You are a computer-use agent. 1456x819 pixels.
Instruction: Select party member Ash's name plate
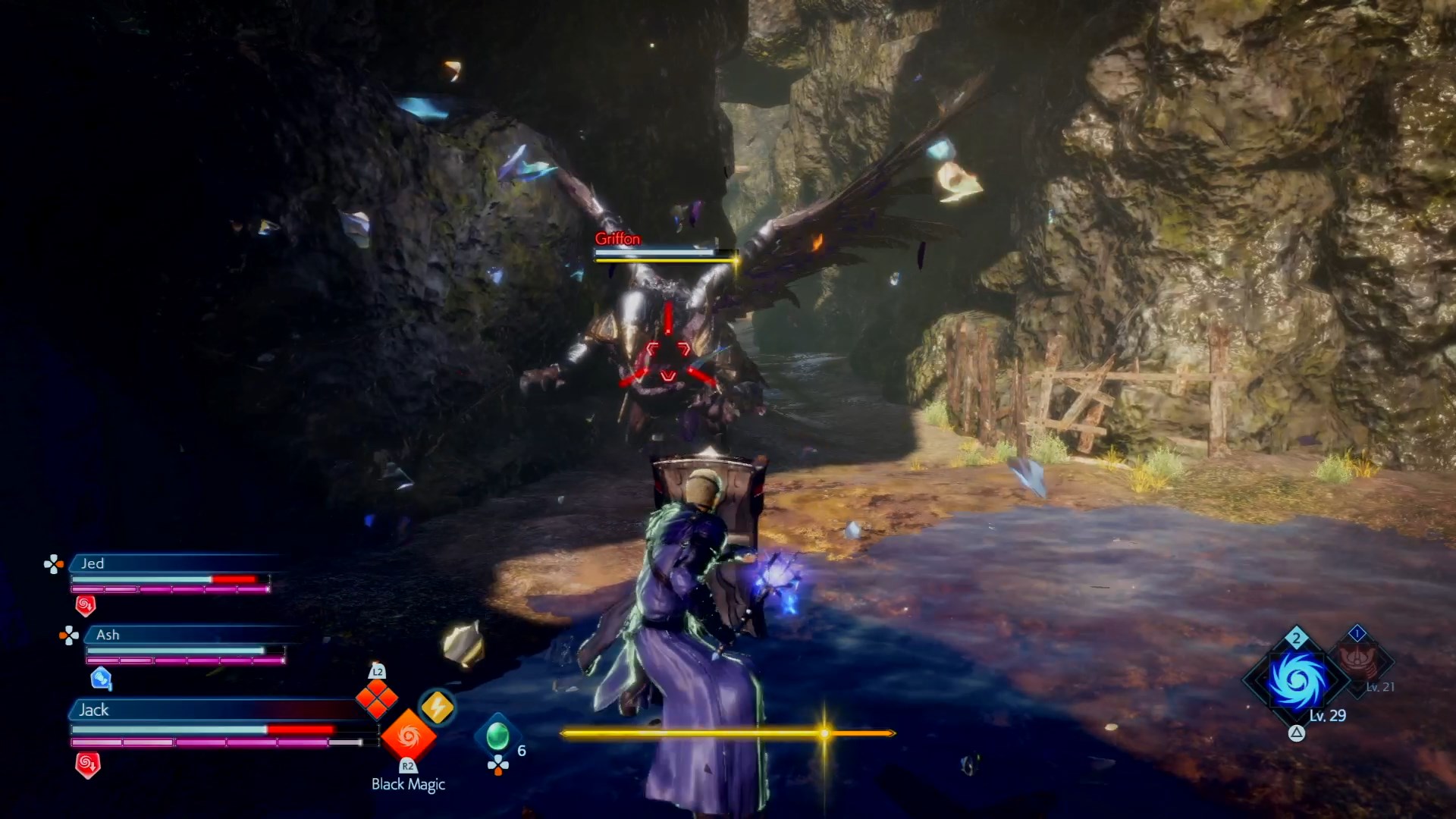108,635
